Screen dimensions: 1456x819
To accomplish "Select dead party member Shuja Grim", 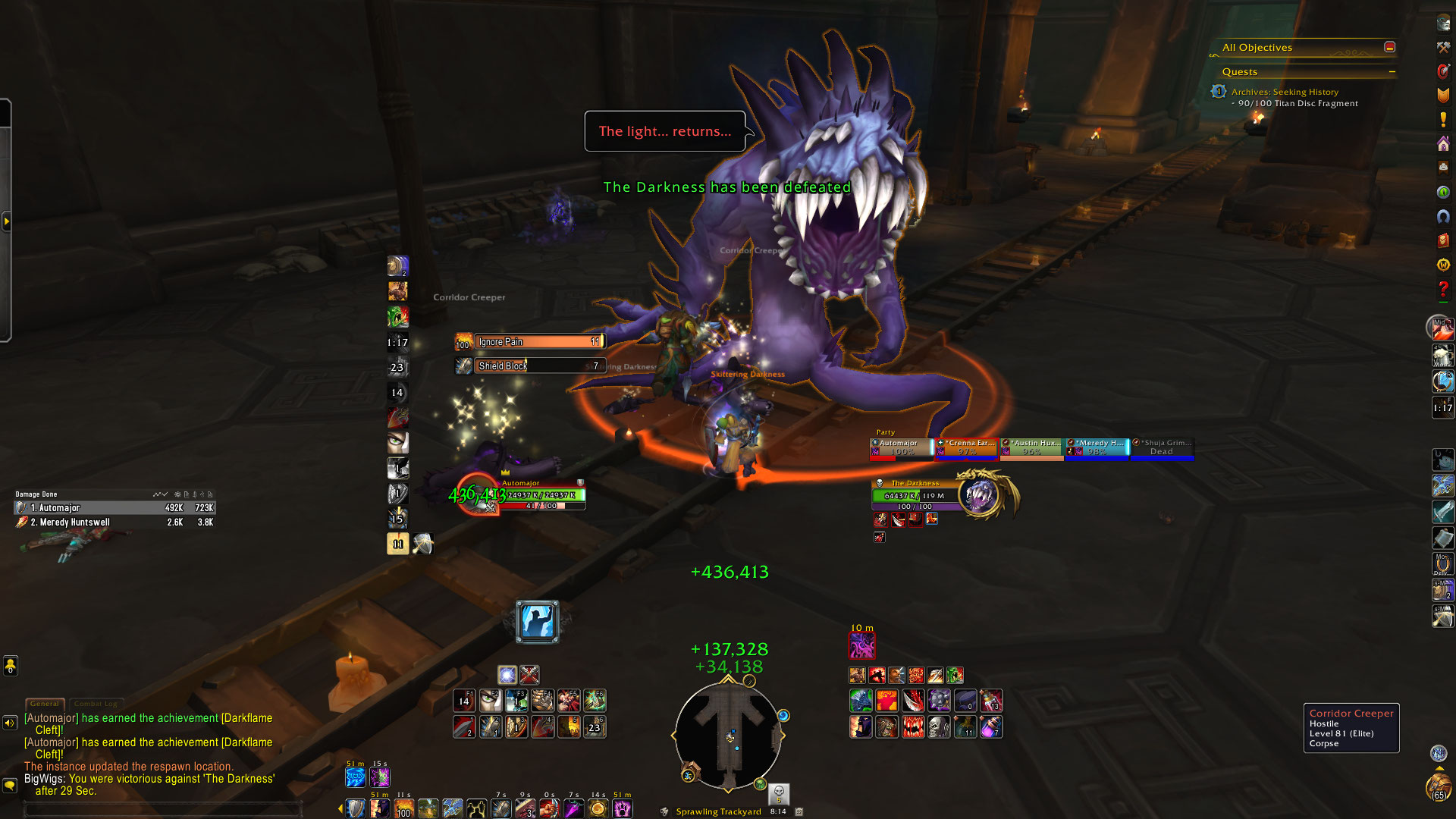I will (1163, 448).
